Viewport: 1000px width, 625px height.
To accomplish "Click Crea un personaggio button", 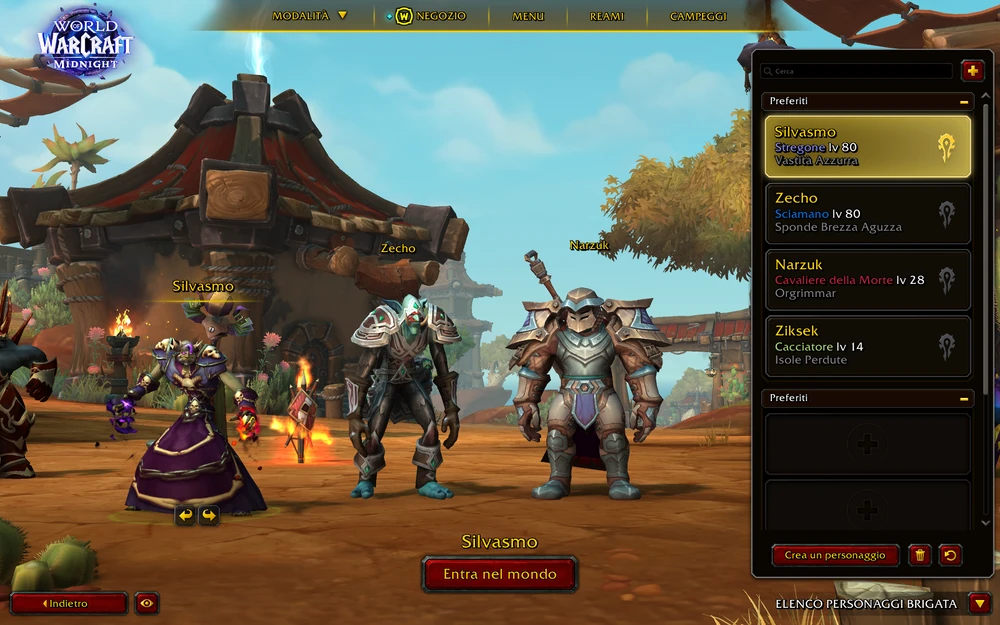I will pyautogui.click(x=835, y=556).
